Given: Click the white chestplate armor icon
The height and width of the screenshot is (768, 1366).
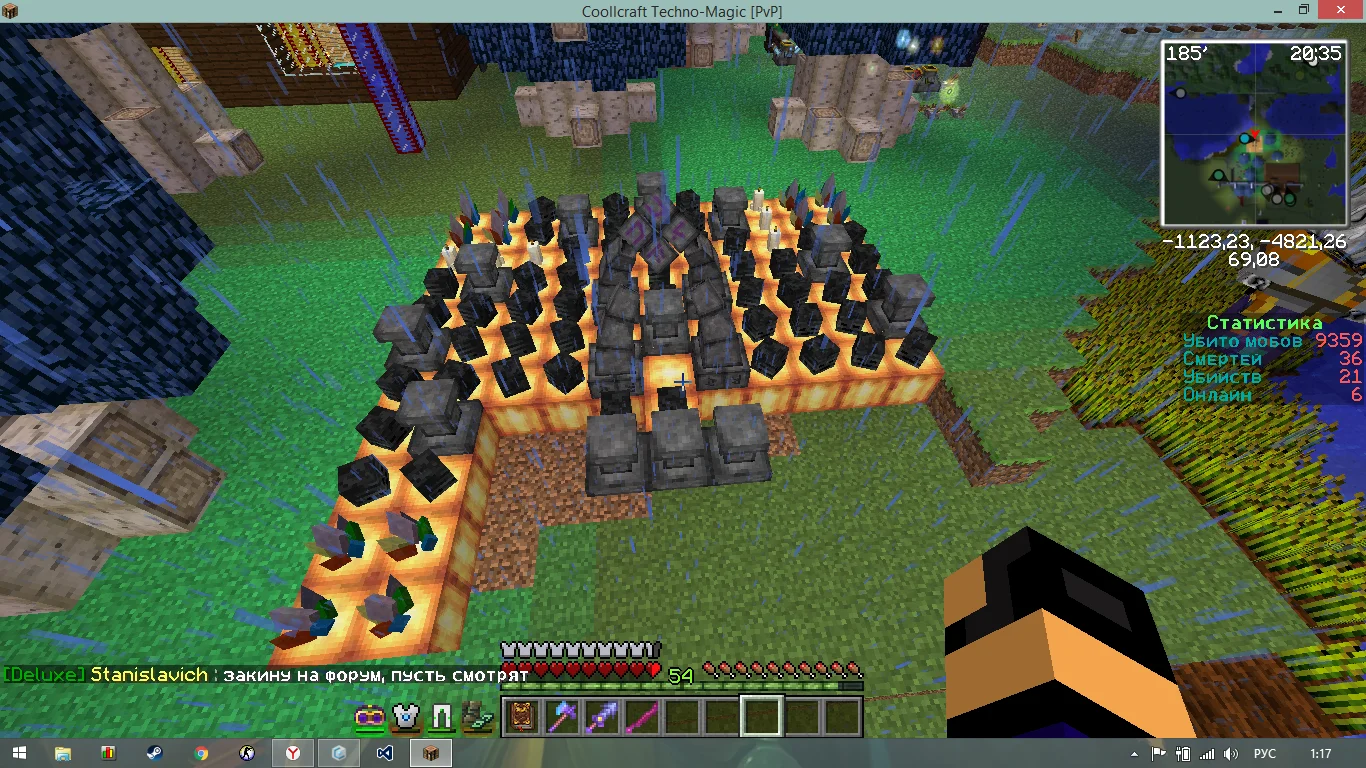Looking at the screenshot, I should tap(405, 717).
